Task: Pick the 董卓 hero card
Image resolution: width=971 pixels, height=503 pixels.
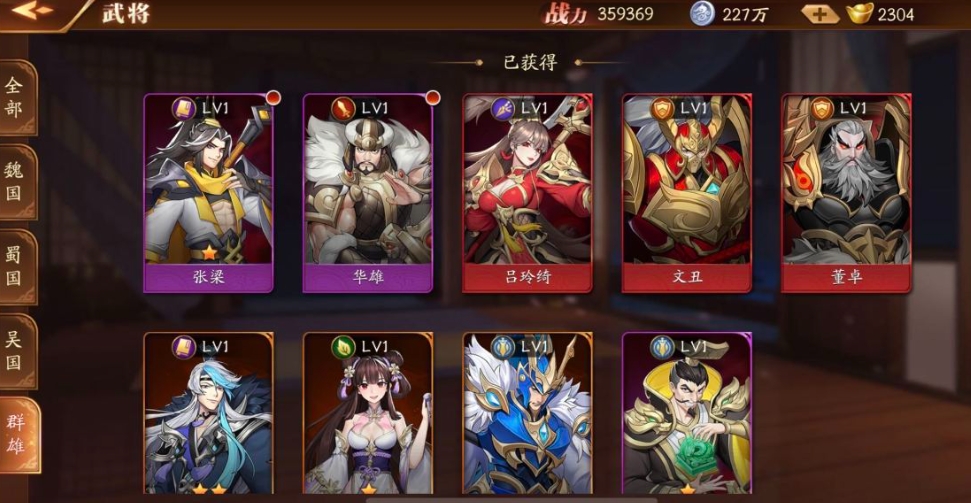Action: (x=846, y=192)
